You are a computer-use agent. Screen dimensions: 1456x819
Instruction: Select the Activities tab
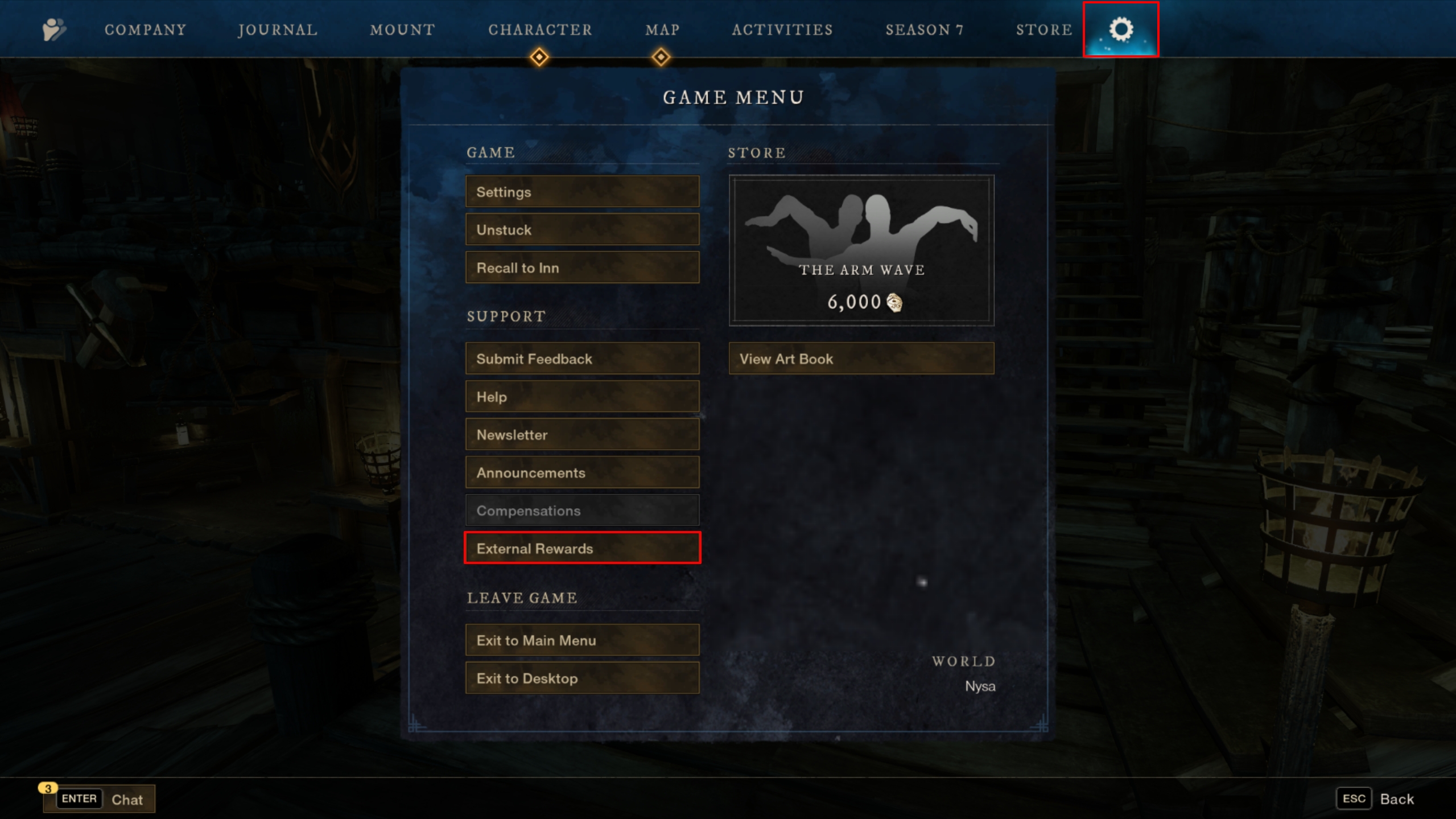coord(782,30)
